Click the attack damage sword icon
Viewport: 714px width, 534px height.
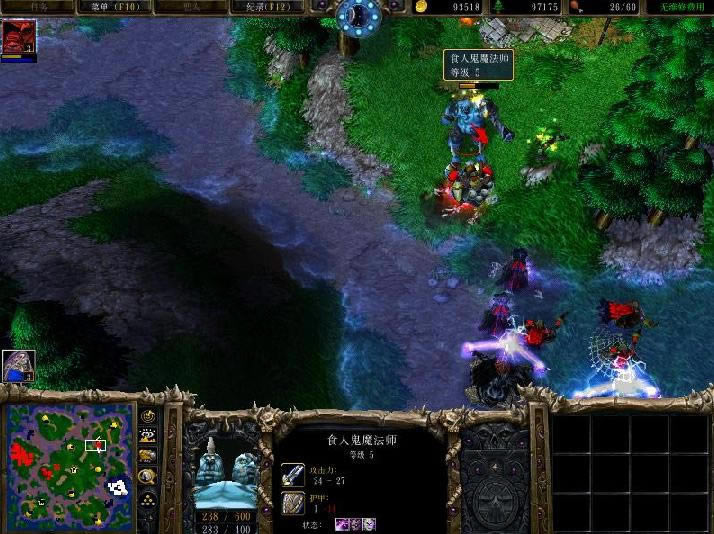(x=293, y=474)
